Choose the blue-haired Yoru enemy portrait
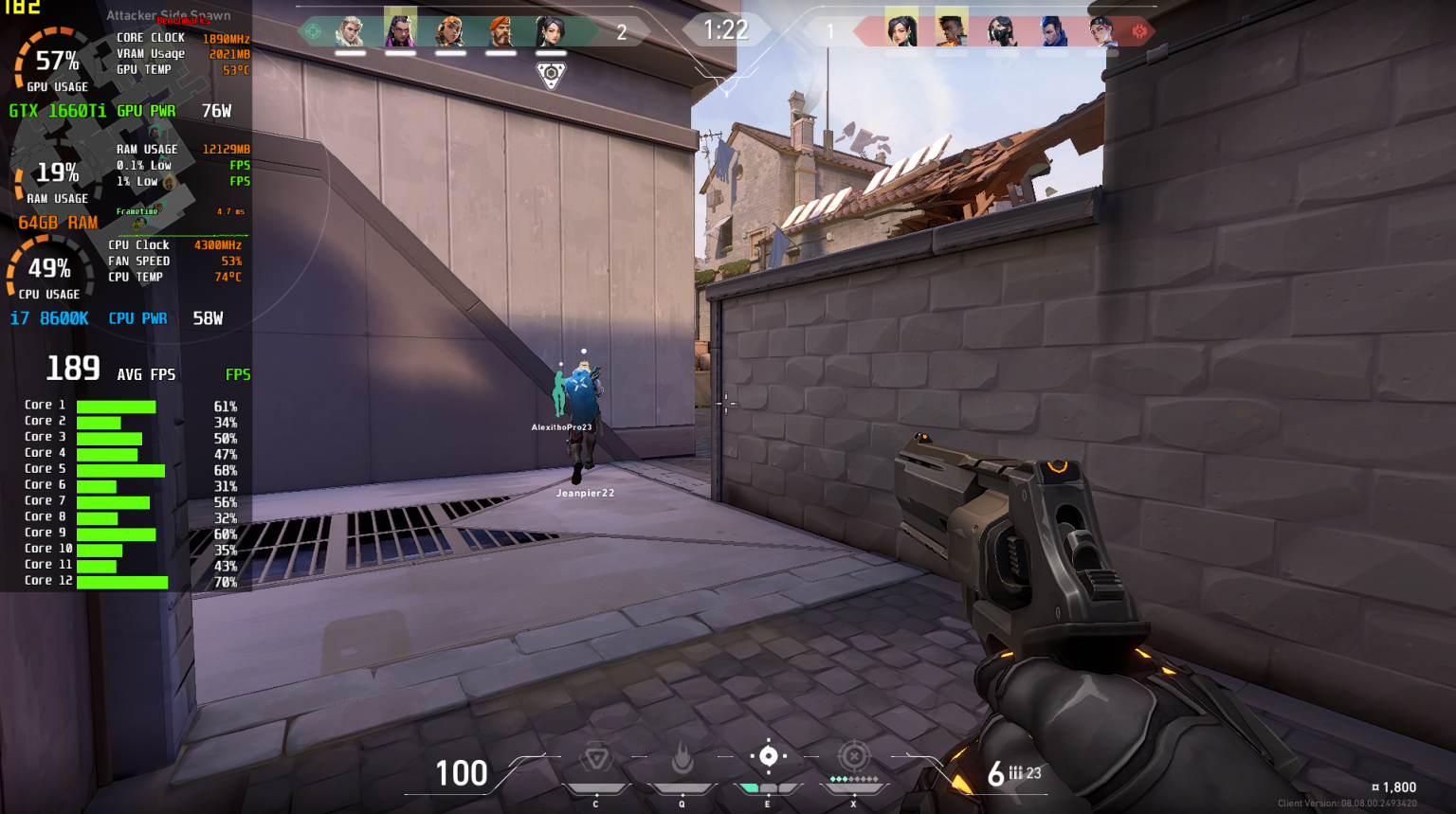This screenshot has width=1456, height=814. pos(1051,31)
